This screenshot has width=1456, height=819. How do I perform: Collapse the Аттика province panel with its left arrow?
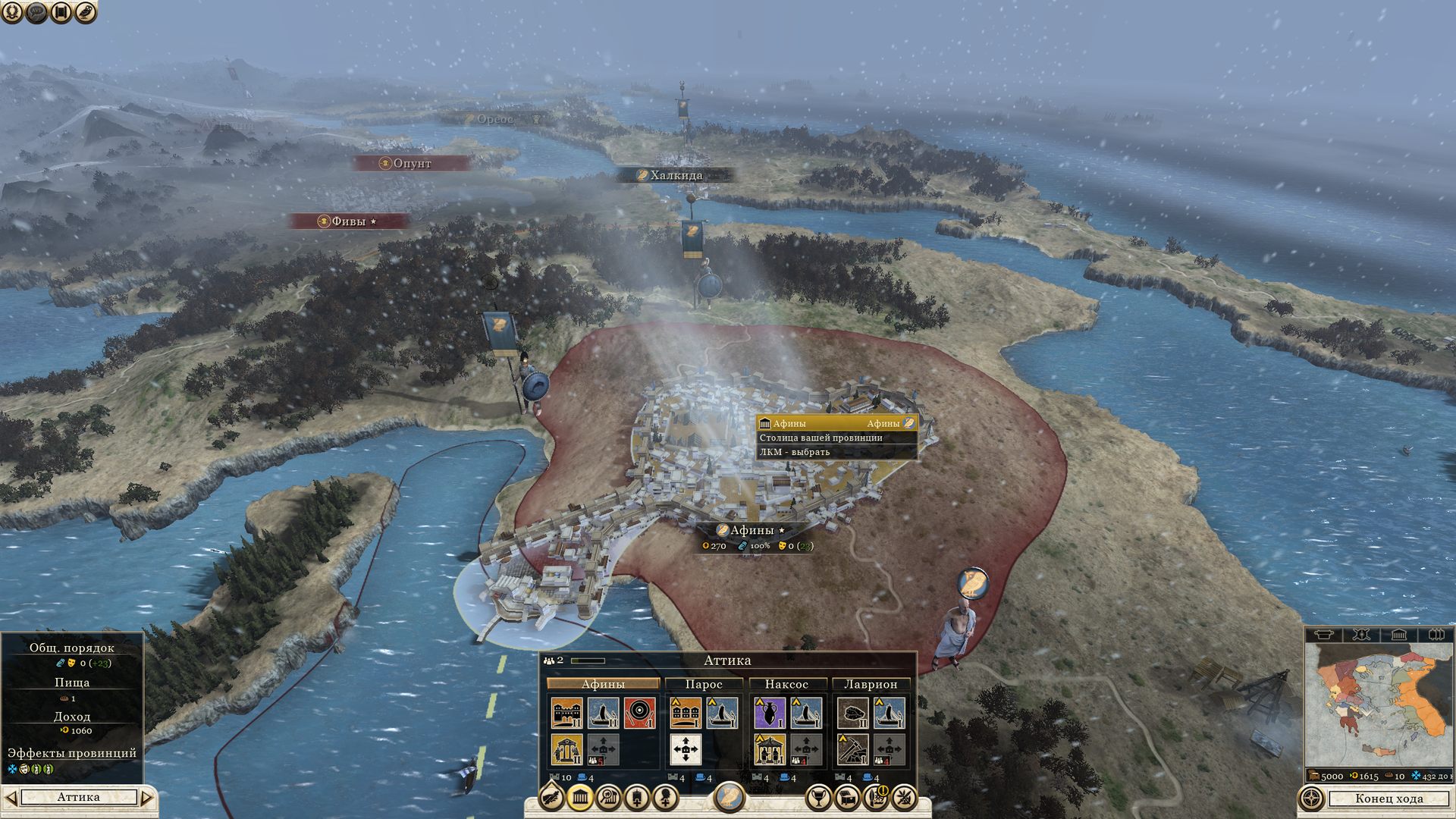click(11, 797)
